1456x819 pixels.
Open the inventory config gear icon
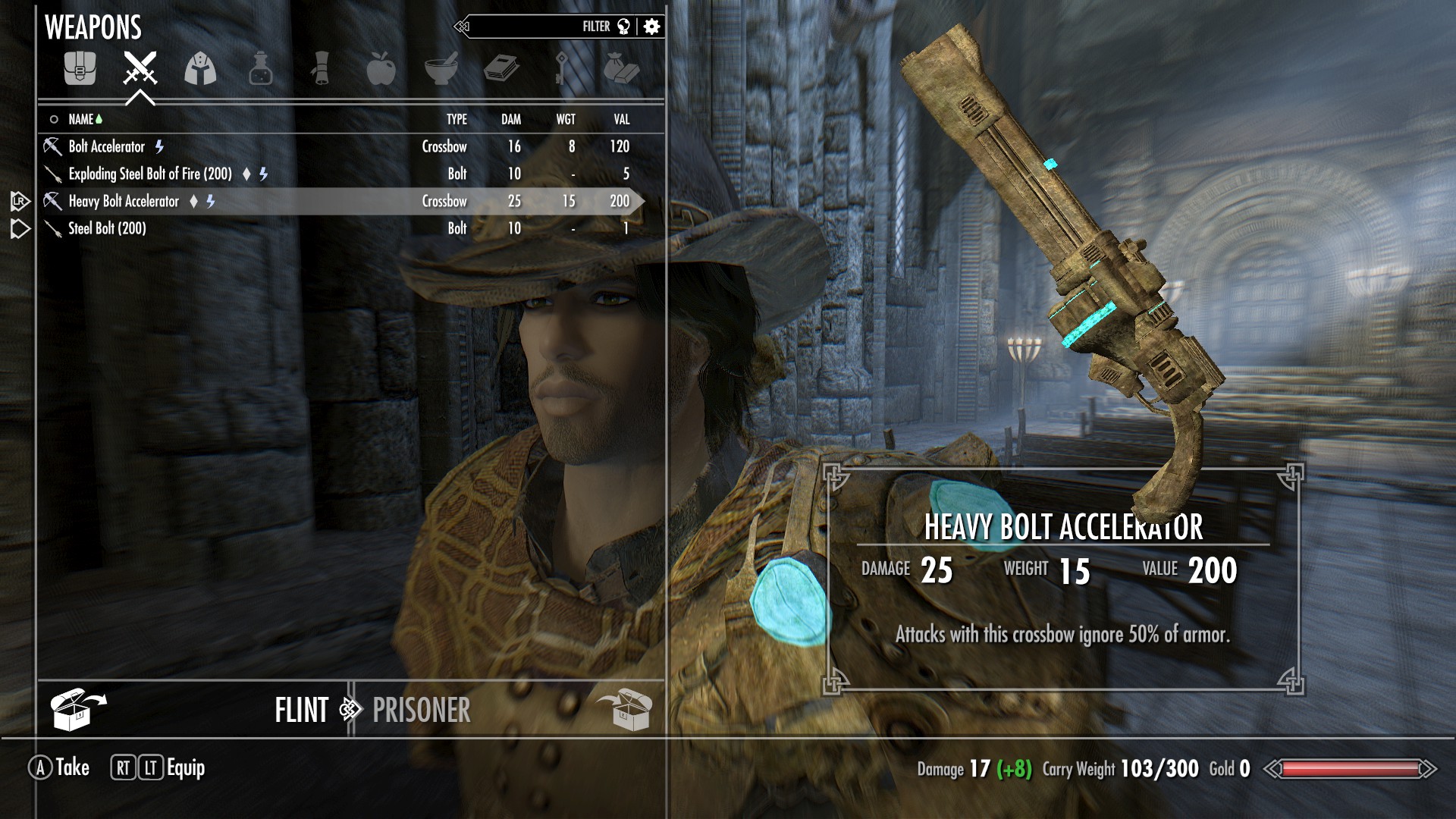tap(651, 27)
